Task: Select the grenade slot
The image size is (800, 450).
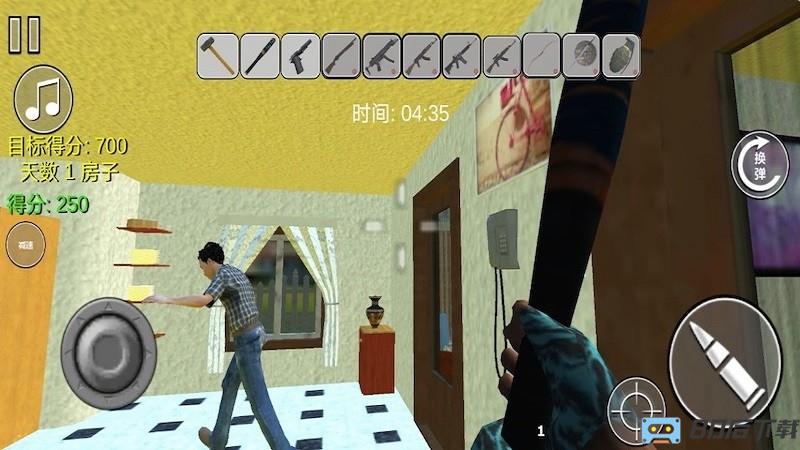Action: point(619,55)
